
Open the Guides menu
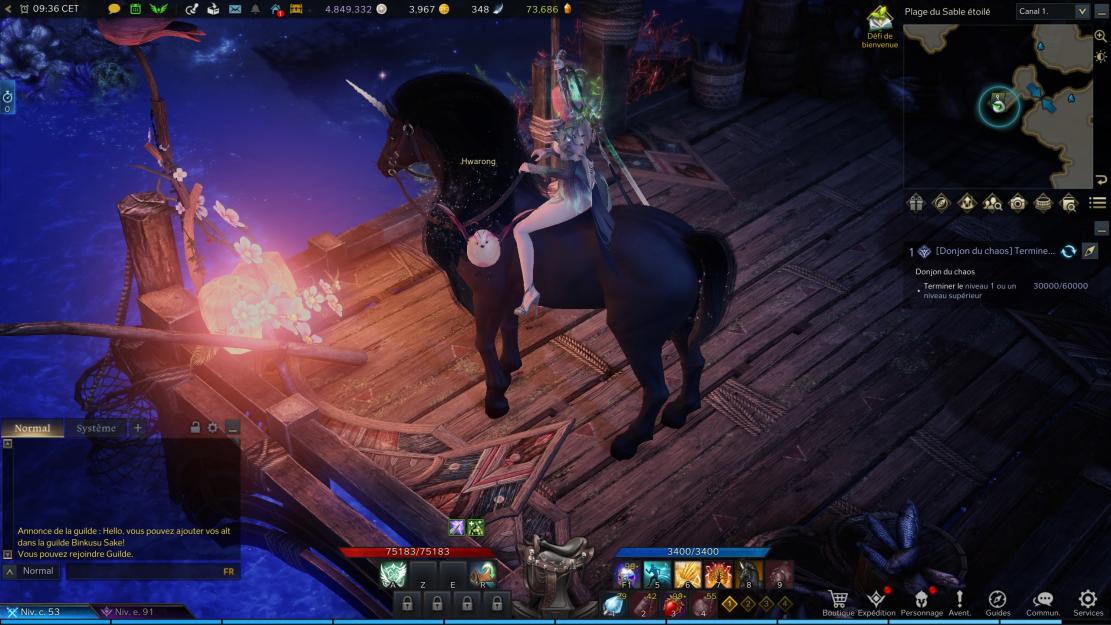click(x=997, y=600)
